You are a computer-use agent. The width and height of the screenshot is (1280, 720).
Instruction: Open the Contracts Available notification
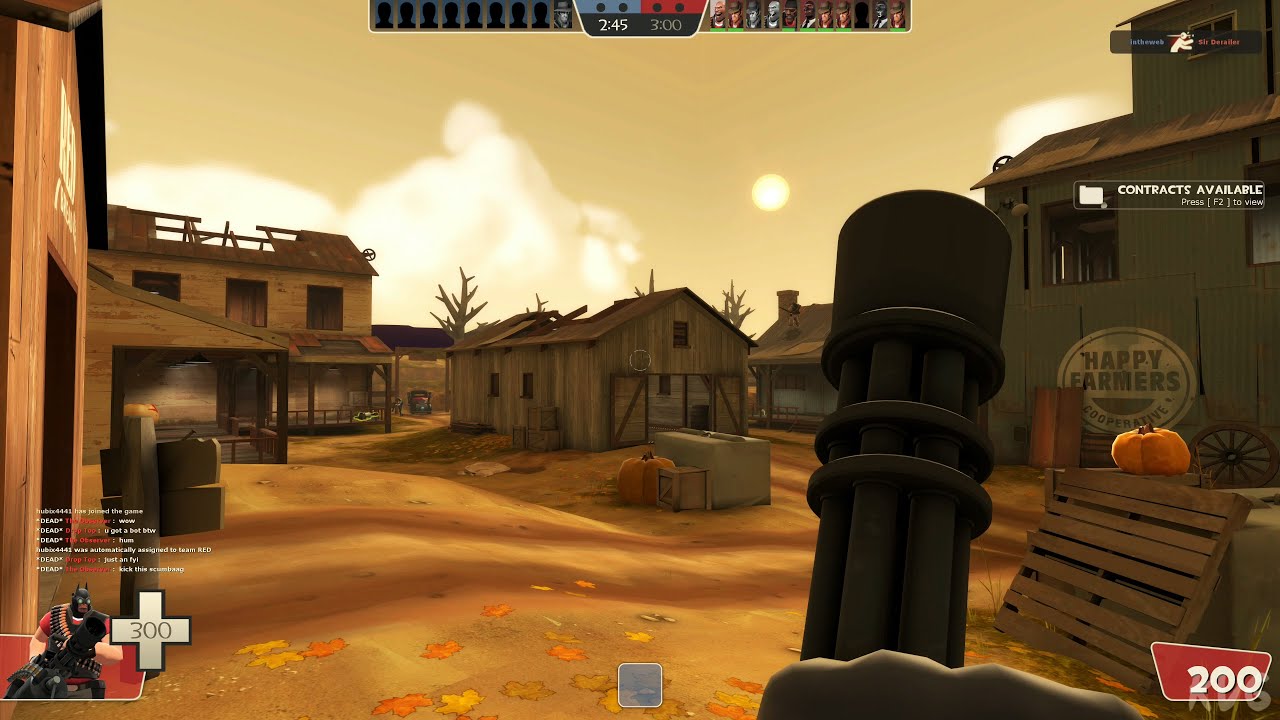pyautogui.click(x=1169, y=195)
